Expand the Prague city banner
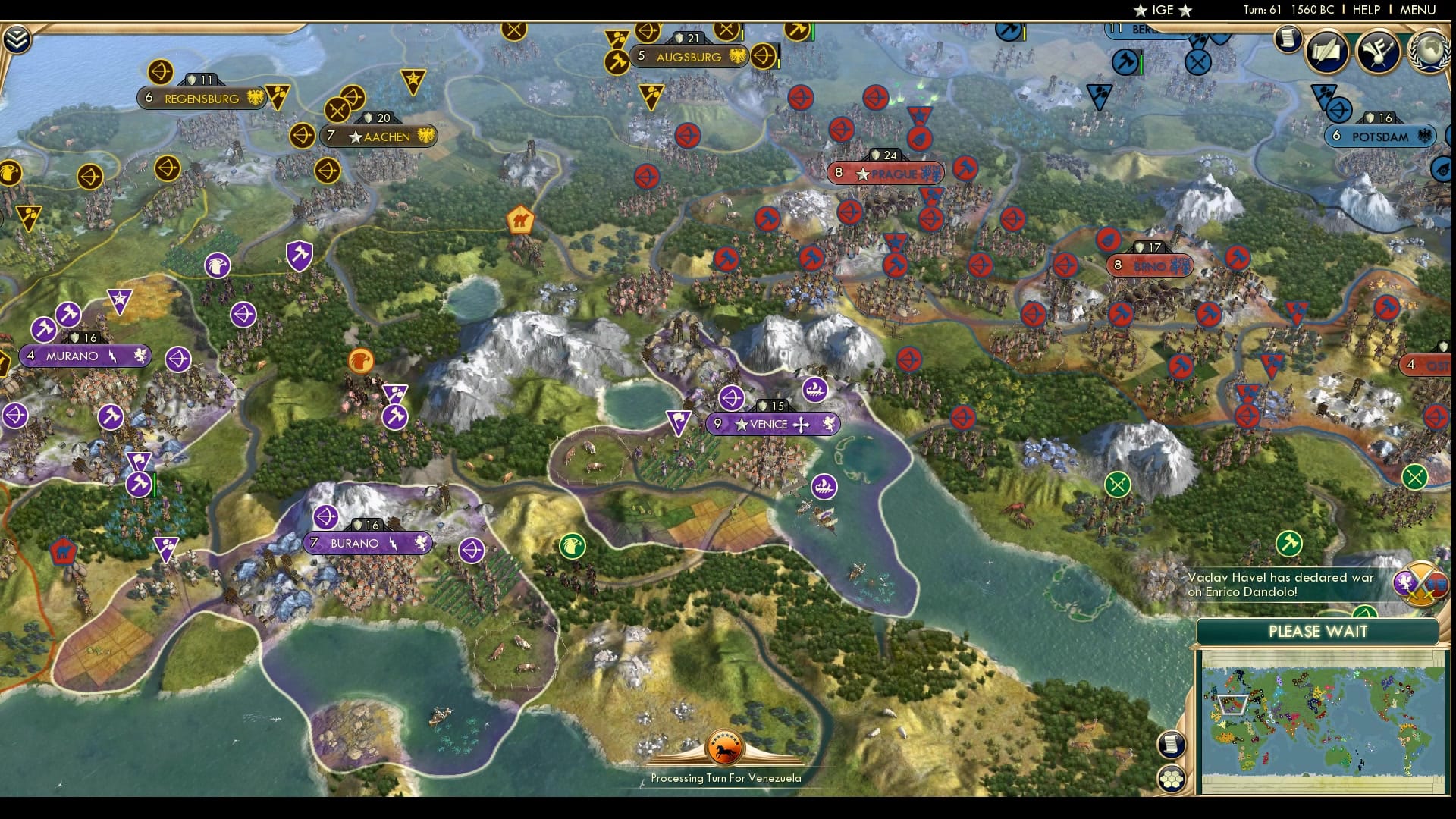This screenshot has width=1456, height=819. click(886, 173)
